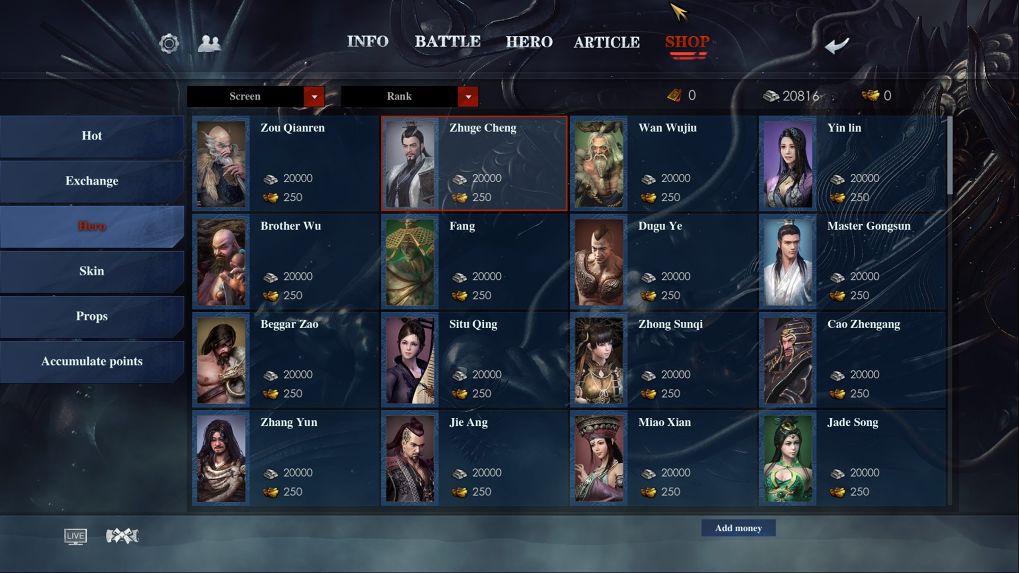Image resolution: width=1019 pixels, height=573 pixels.
Task: Select the Situ Qing hero card
Action: tap(474, 359)
